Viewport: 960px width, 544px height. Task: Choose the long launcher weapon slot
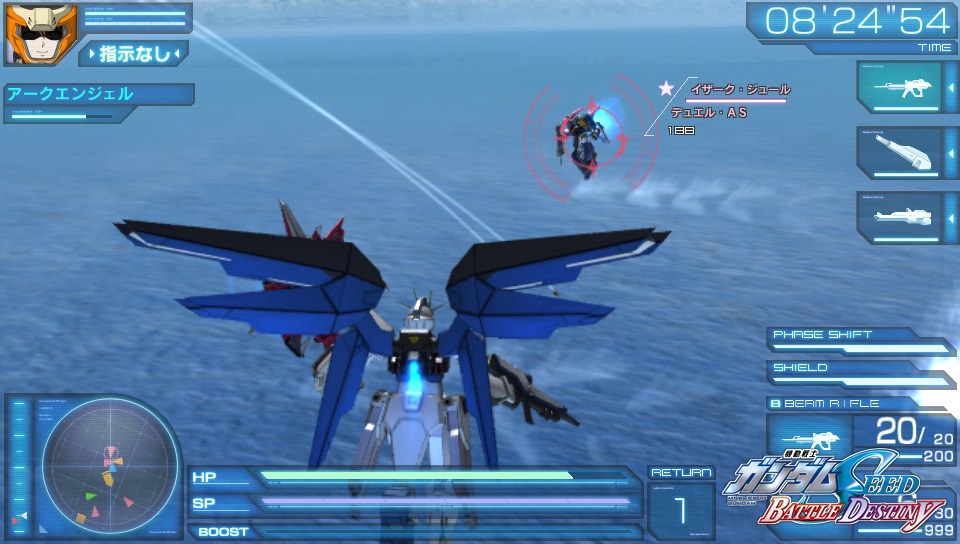899,217
